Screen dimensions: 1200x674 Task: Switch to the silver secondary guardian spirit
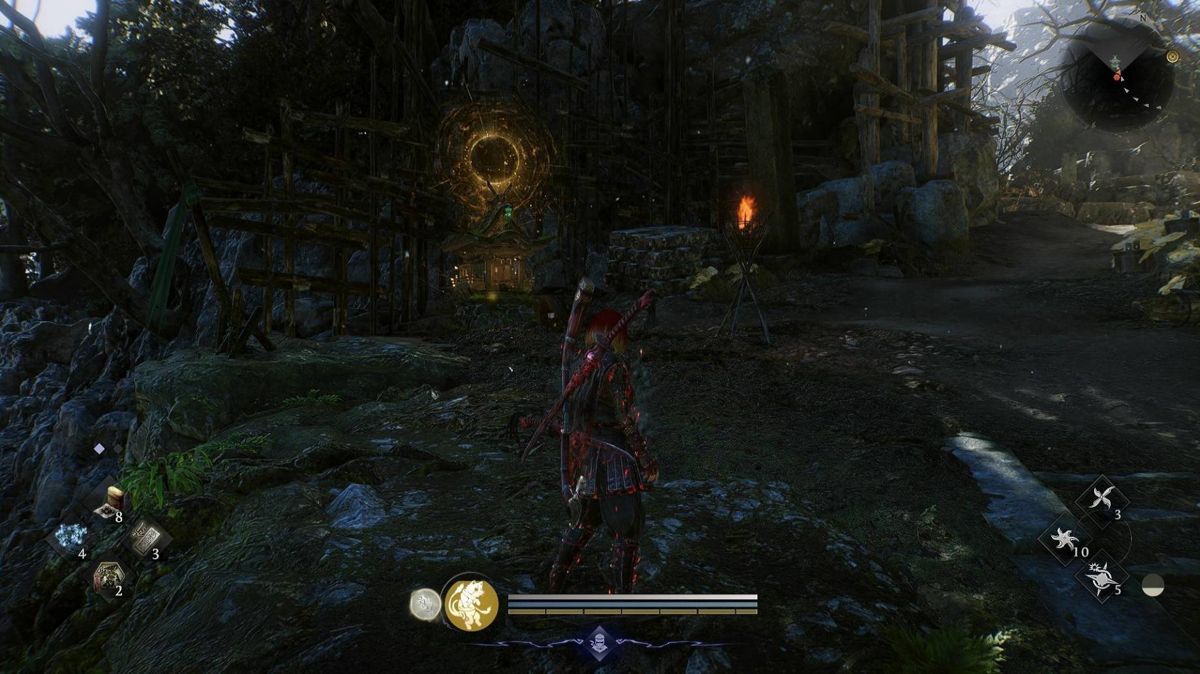[425, 604]
